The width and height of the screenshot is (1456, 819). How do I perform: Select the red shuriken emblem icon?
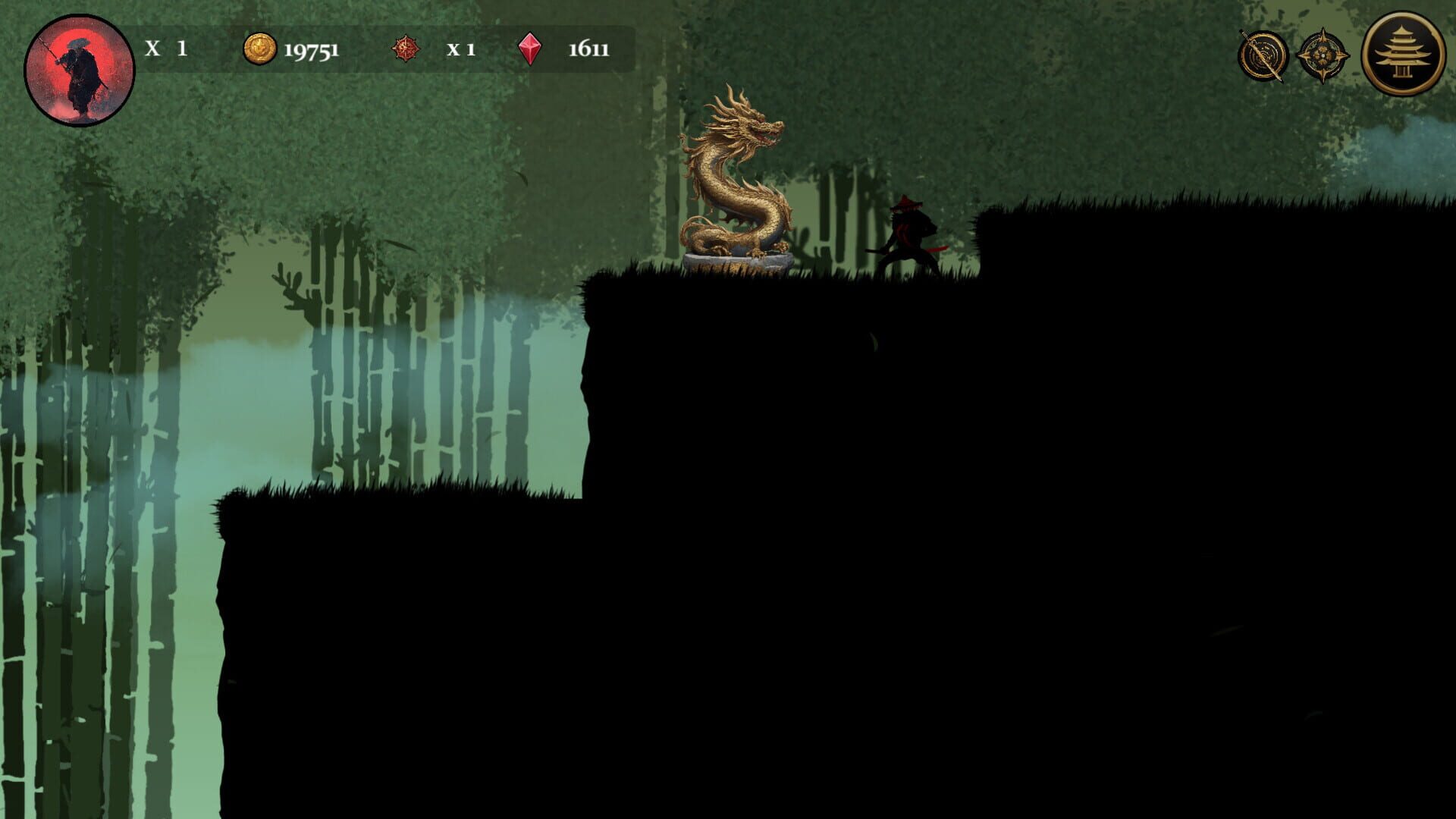406,46
